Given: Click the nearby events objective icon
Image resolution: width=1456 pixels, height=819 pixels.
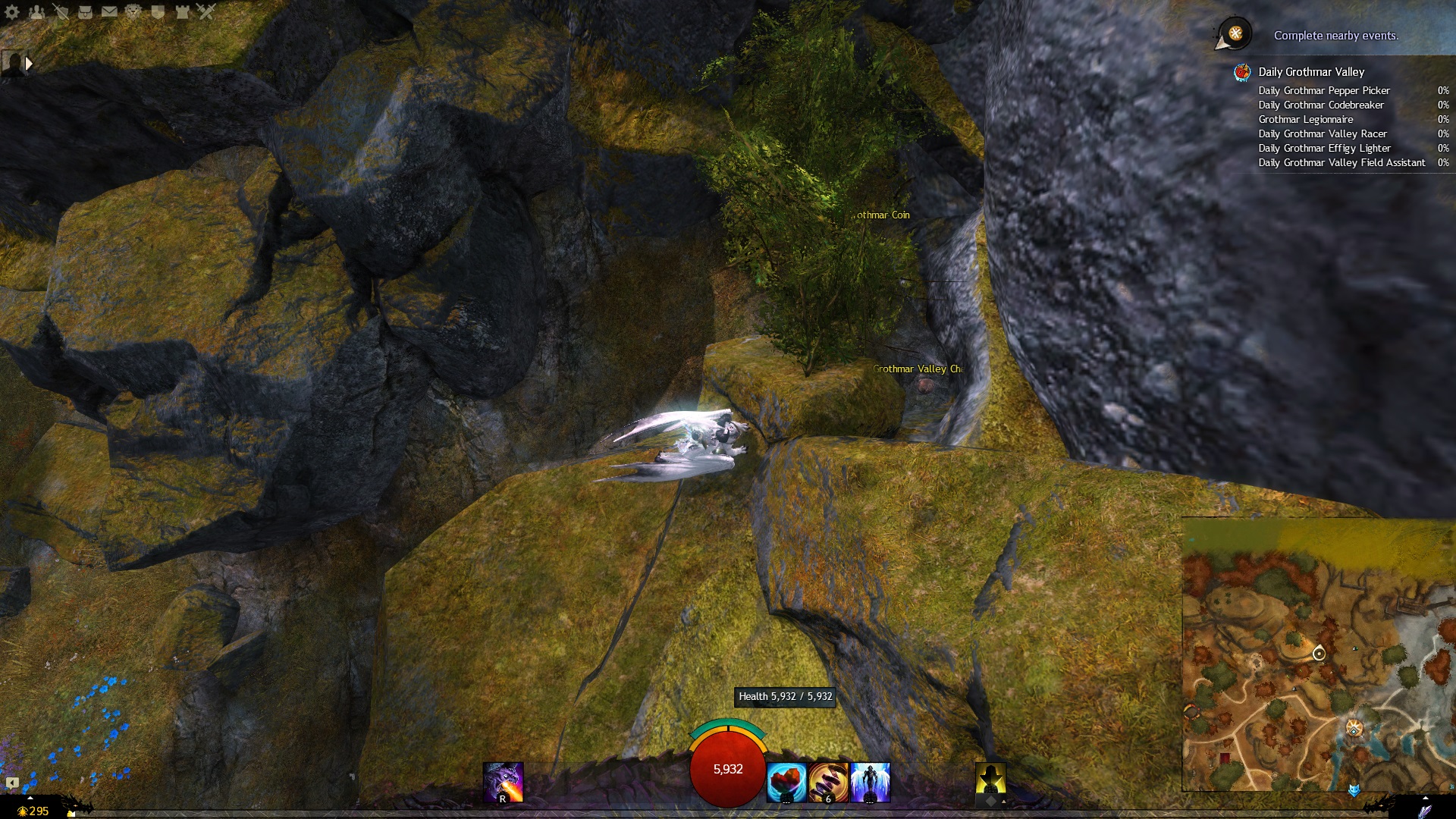Looking at the screenshot, I should pos(1235,33).
